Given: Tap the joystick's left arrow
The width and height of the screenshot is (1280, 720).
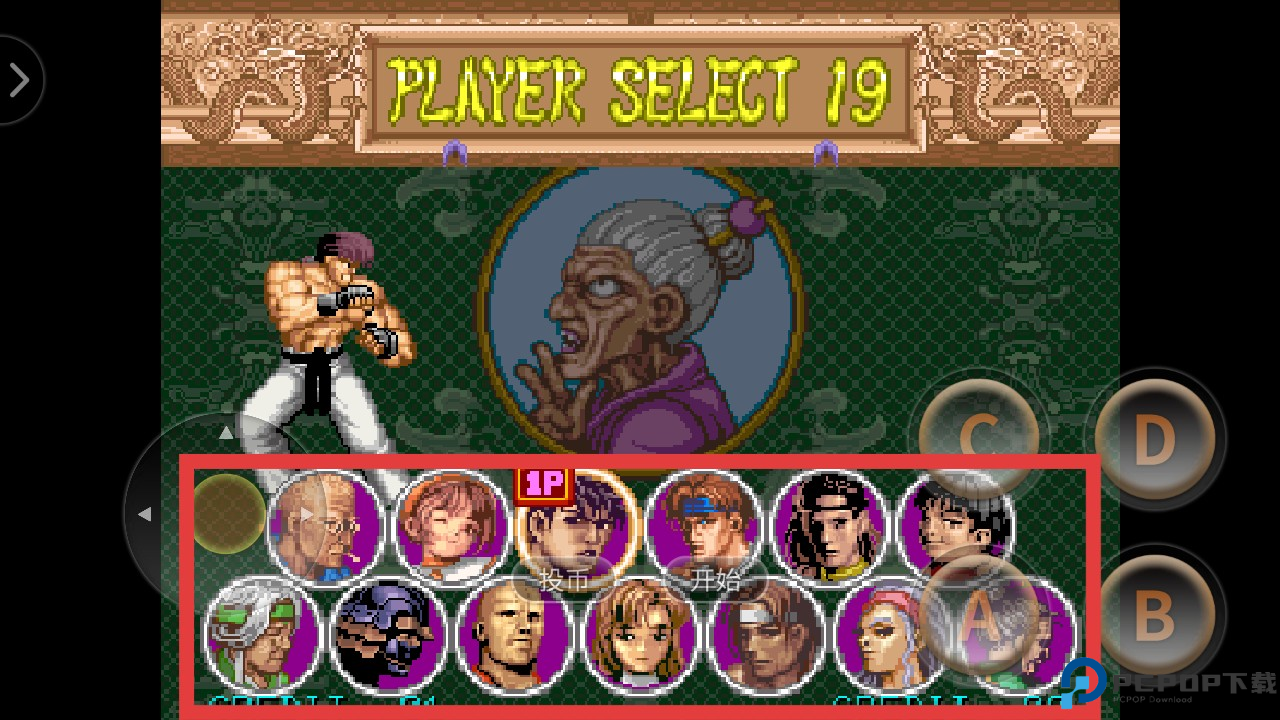Looking at the screenshot, I should 145,514.
